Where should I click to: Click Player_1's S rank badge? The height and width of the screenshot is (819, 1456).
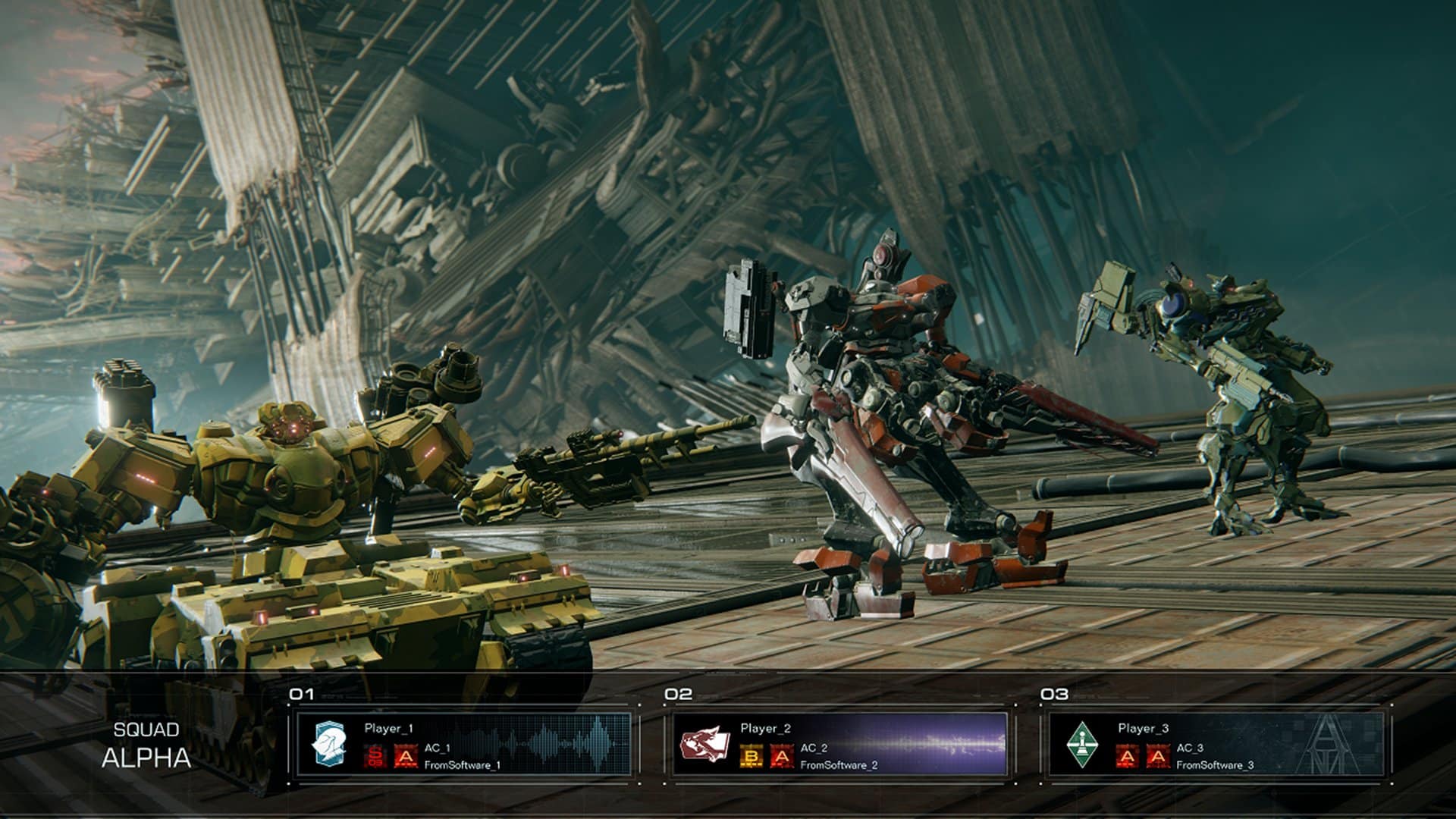pos(374,756)
